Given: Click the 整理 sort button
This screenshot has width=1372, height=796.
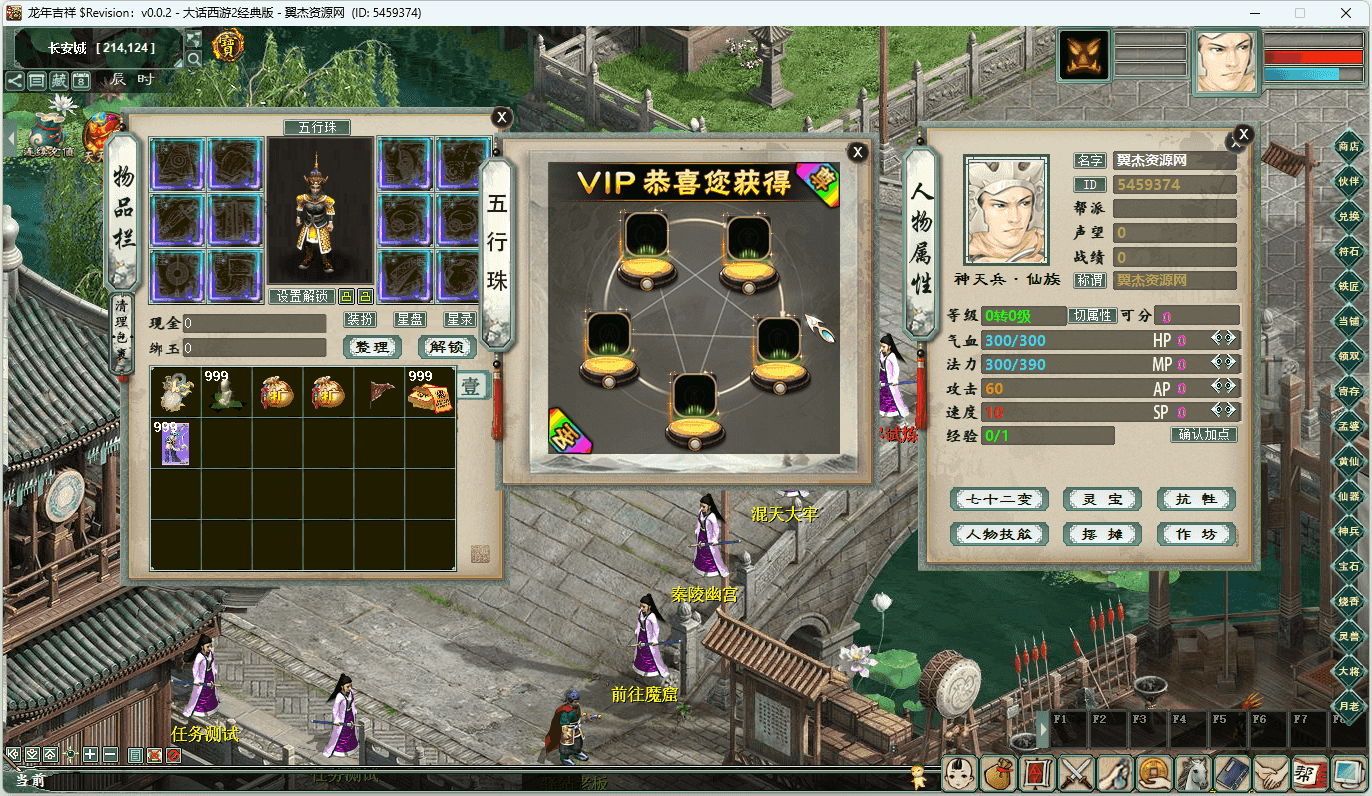Looking at the screenshot, I should 372,347.
